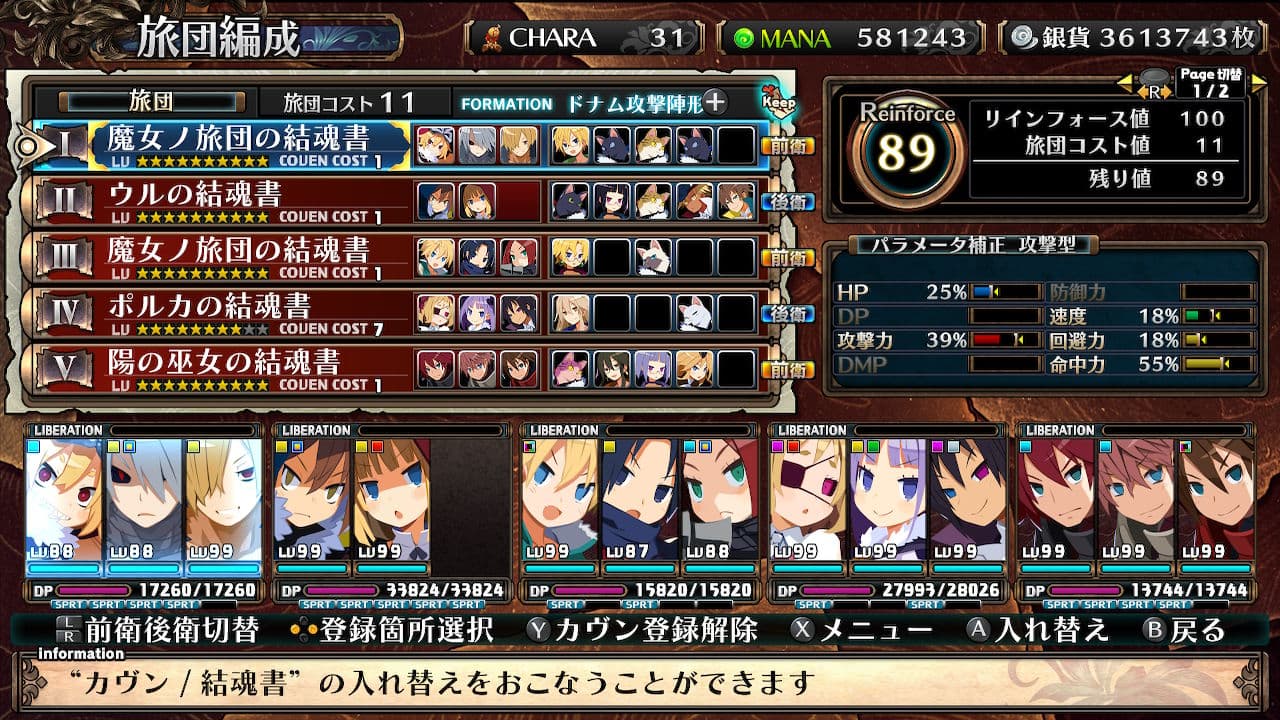Pick the squad panel with DP 13744
The image size is (1280, 720).
tap(1135, 512)
